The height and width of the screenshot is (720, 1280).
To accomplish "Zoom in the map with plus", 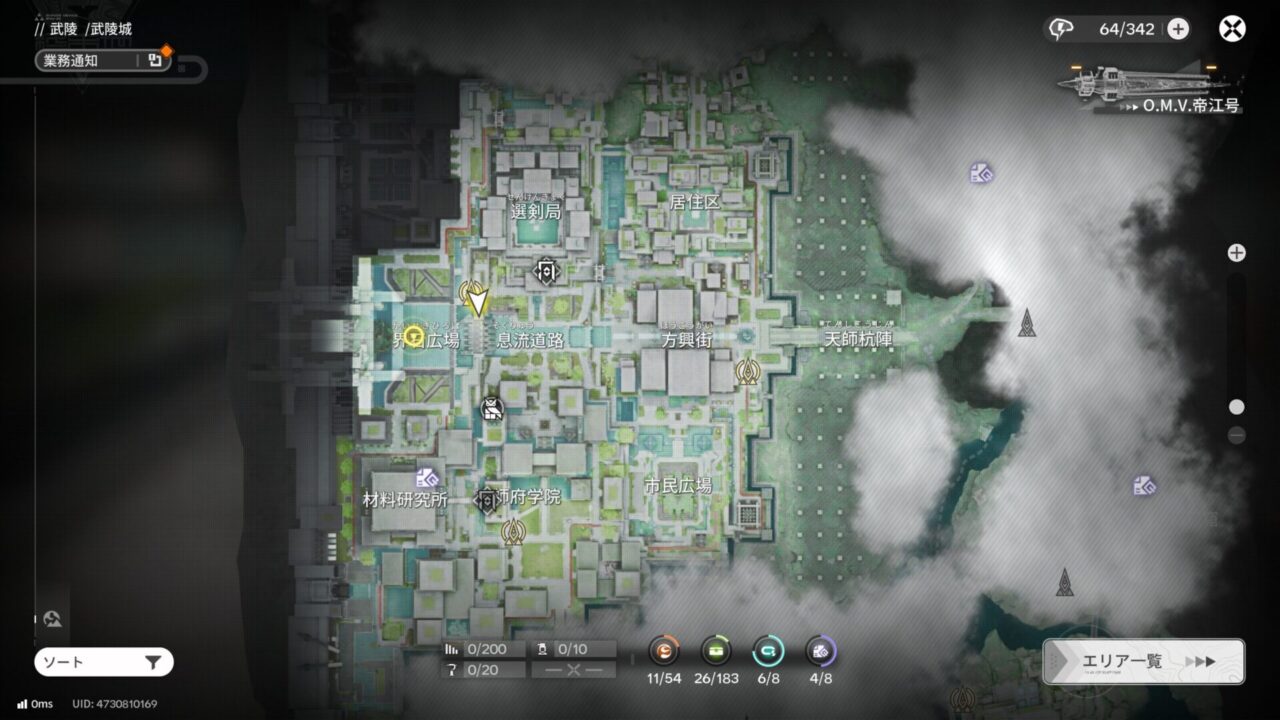I will click(1237, 253).
